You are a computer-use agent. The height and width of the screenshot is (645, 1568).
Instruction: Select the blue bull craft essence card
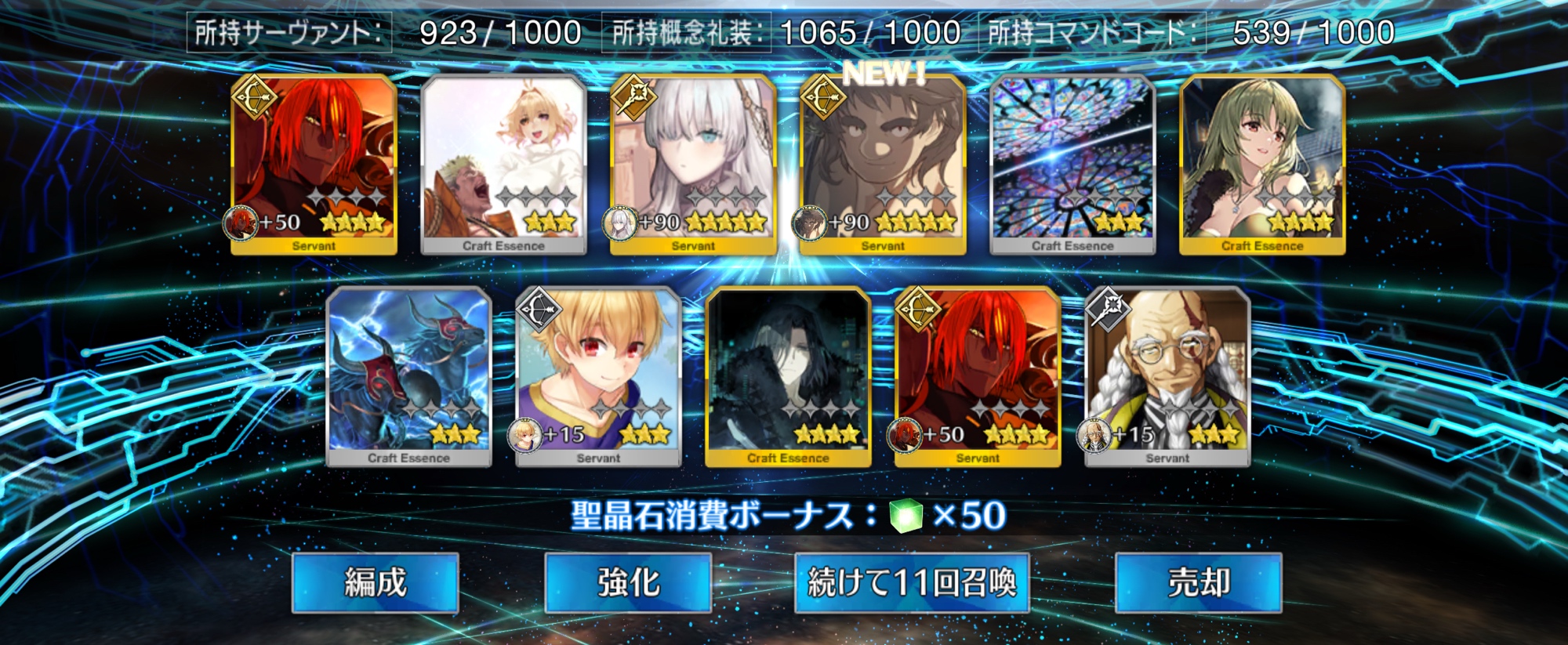(408, 376)
